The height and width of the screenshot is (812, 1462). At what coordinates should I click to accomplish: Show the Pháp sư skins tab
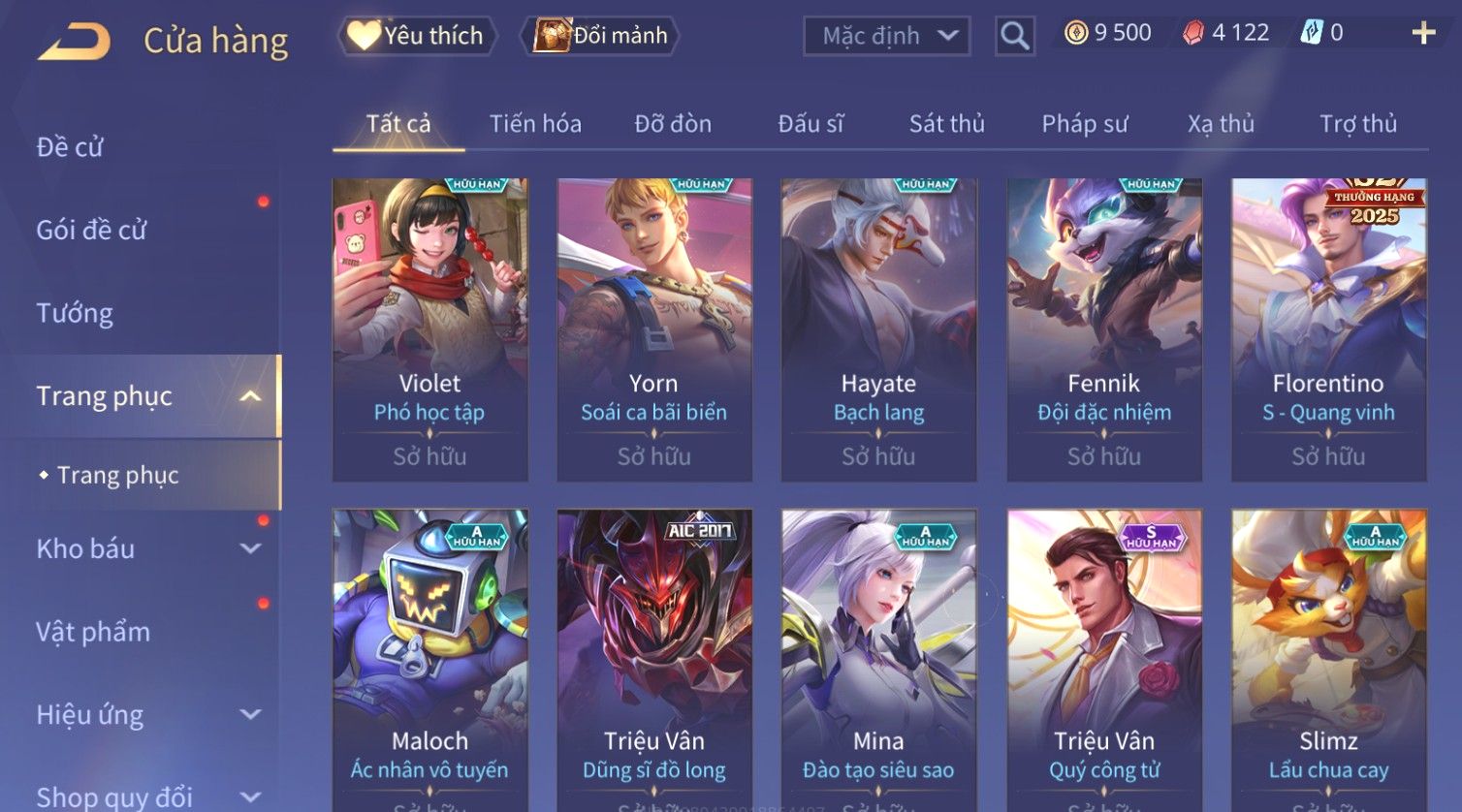pyautogui.click(x=1085, y=124)
